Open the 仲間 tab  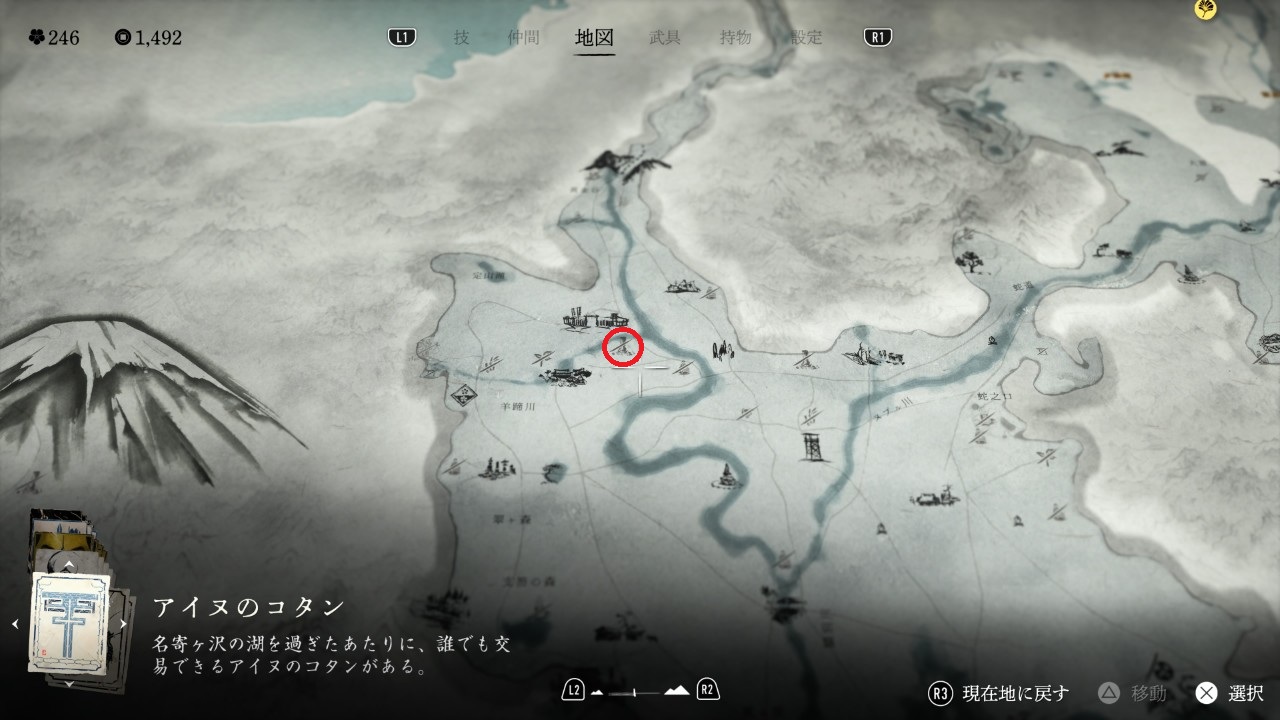(x=522, y=38)
